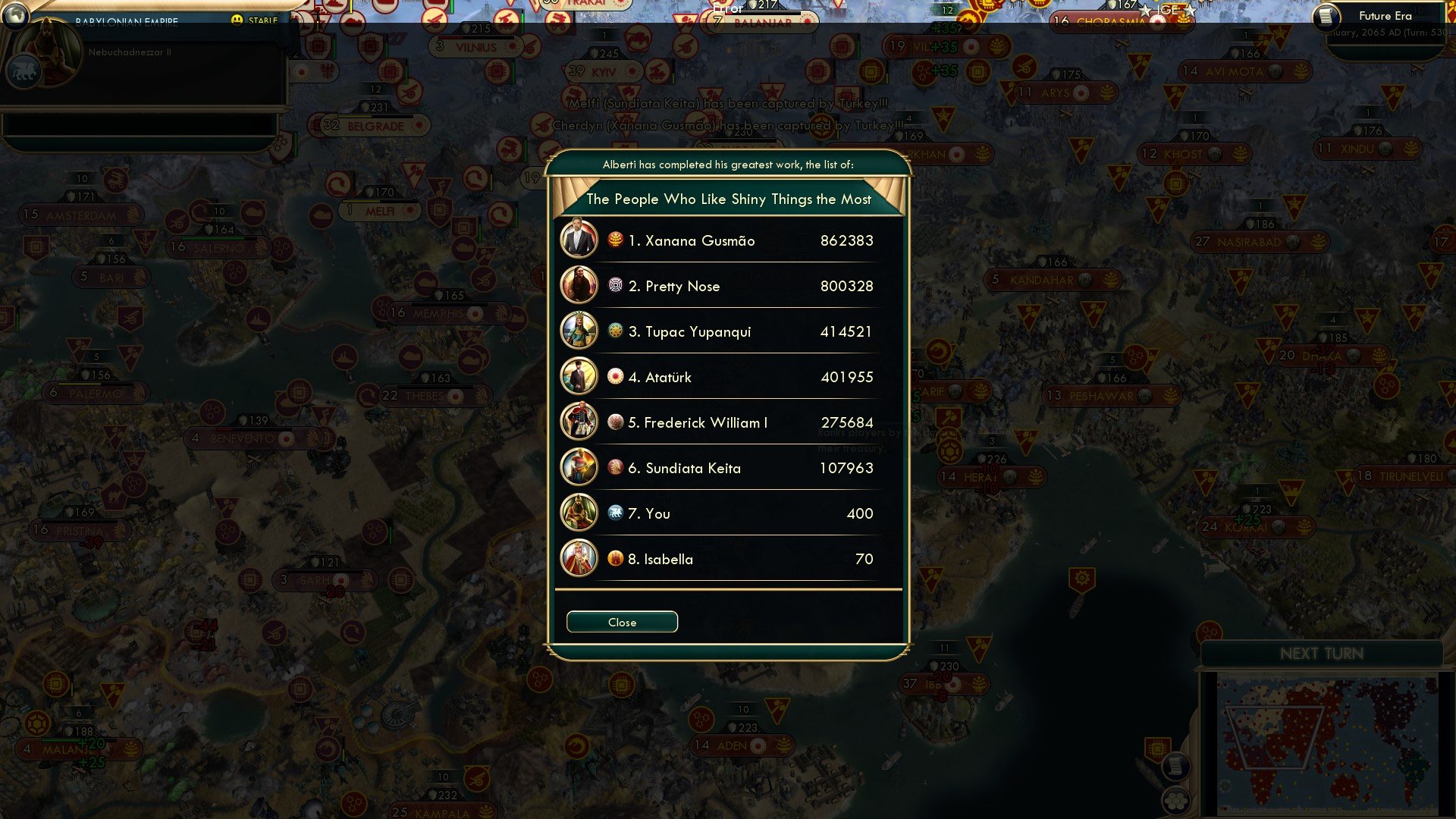Click Atatürk's ranking entry
This screenshot has height=819, width=1456.
(x=728, y=377)
